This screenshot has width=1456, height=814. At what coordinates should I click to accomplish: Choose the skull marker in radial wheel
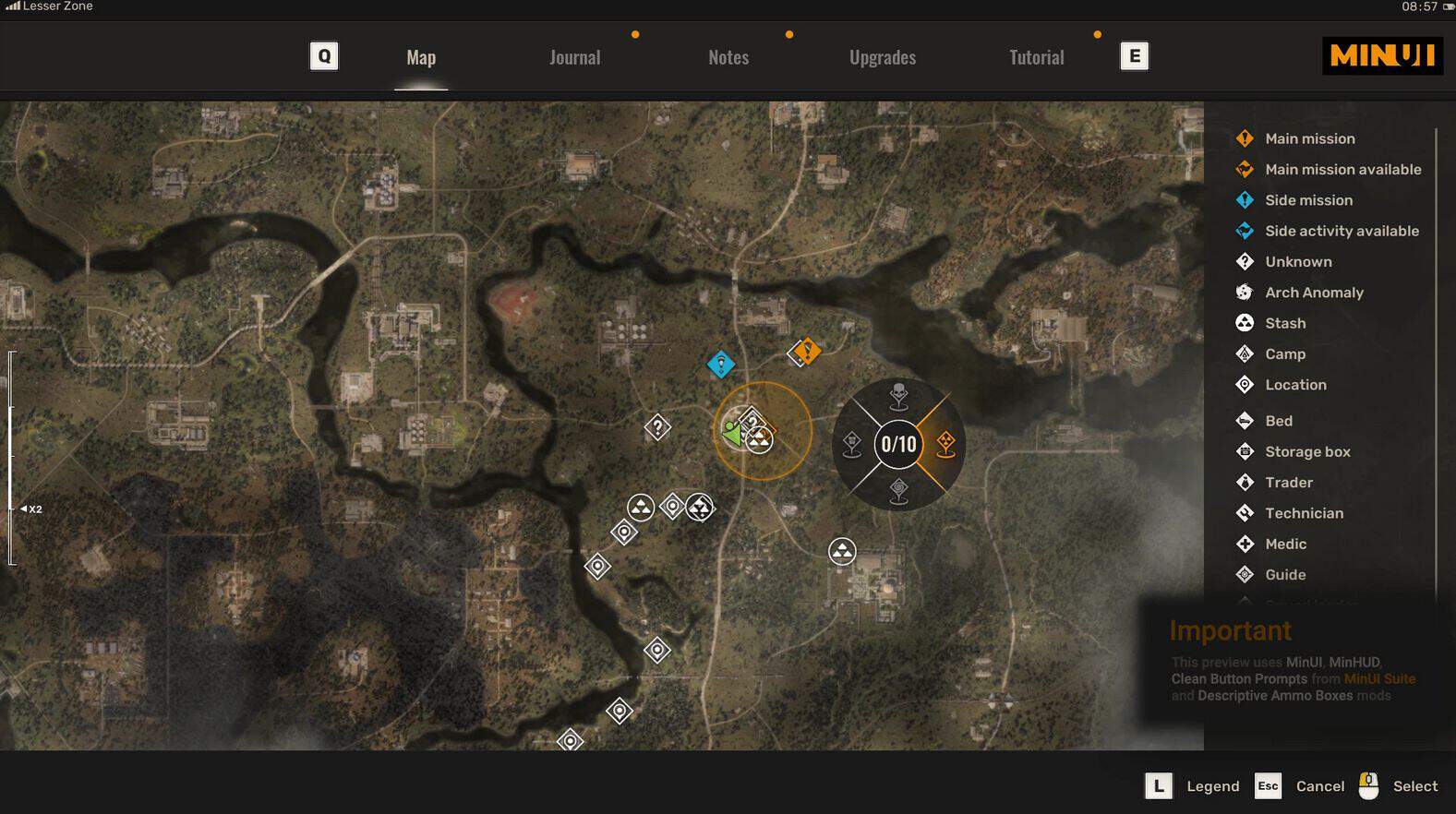pos(898,396)
